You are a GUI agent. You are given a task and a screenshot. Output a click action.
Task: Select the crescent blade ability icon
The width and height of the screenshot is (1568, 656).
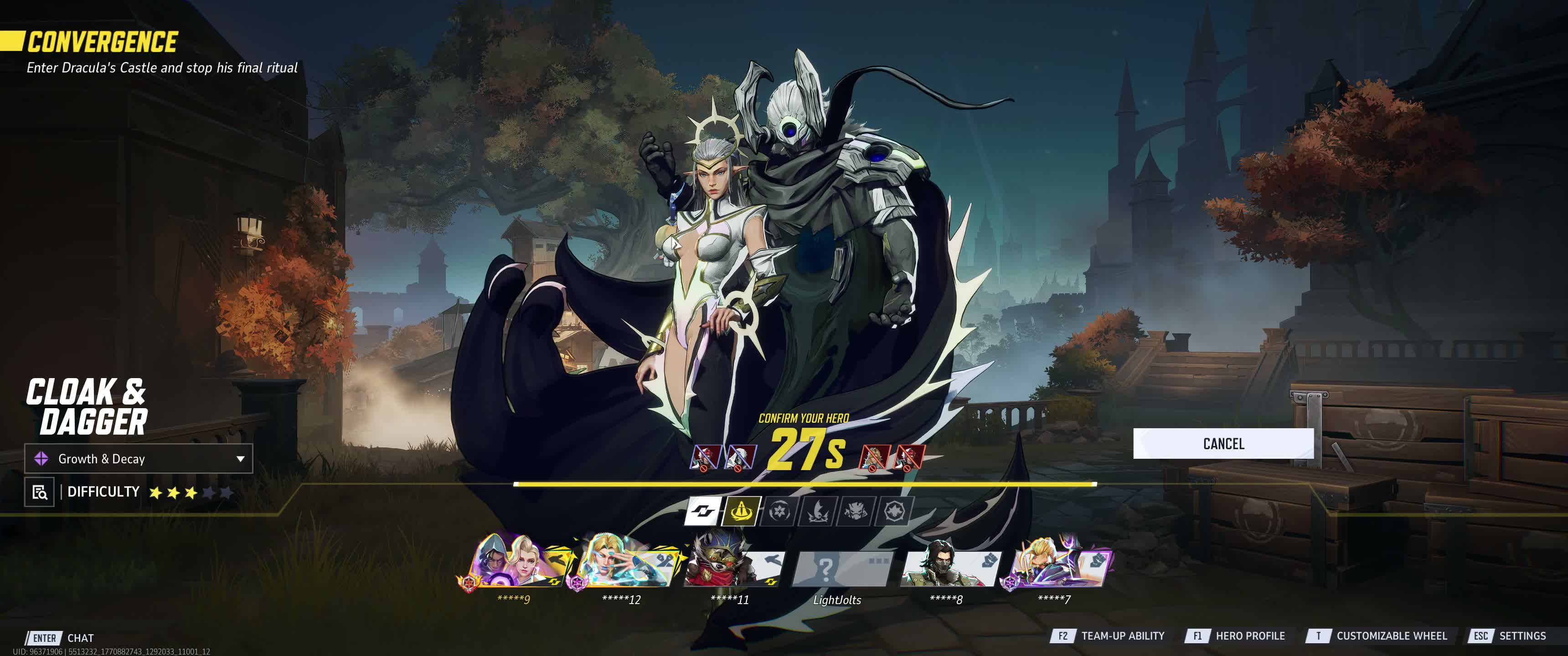point(817,511)
